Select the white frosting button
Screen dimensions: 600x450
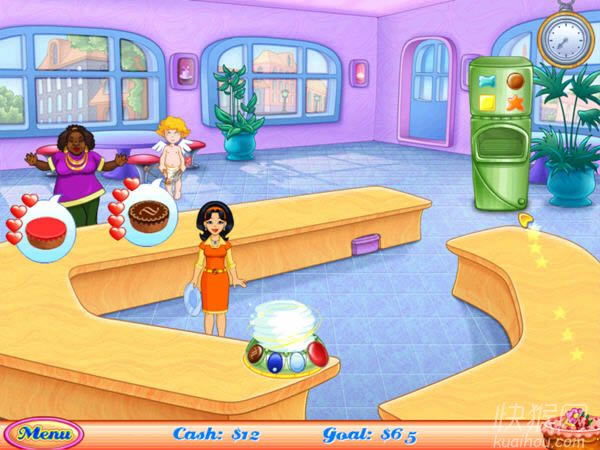coord(296,360)
